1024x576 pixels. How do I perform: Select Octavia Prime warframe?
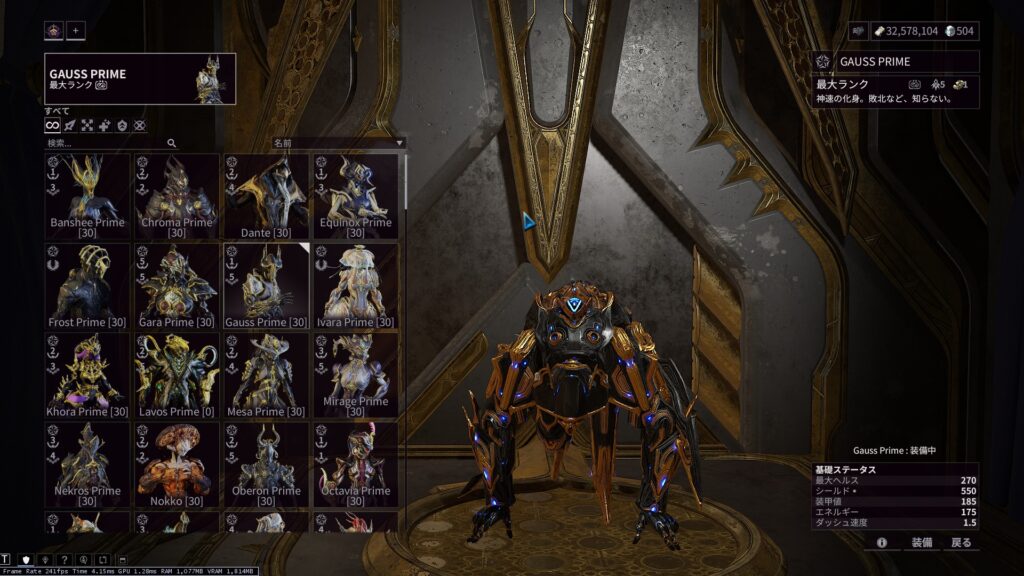(x=355, y=464)
